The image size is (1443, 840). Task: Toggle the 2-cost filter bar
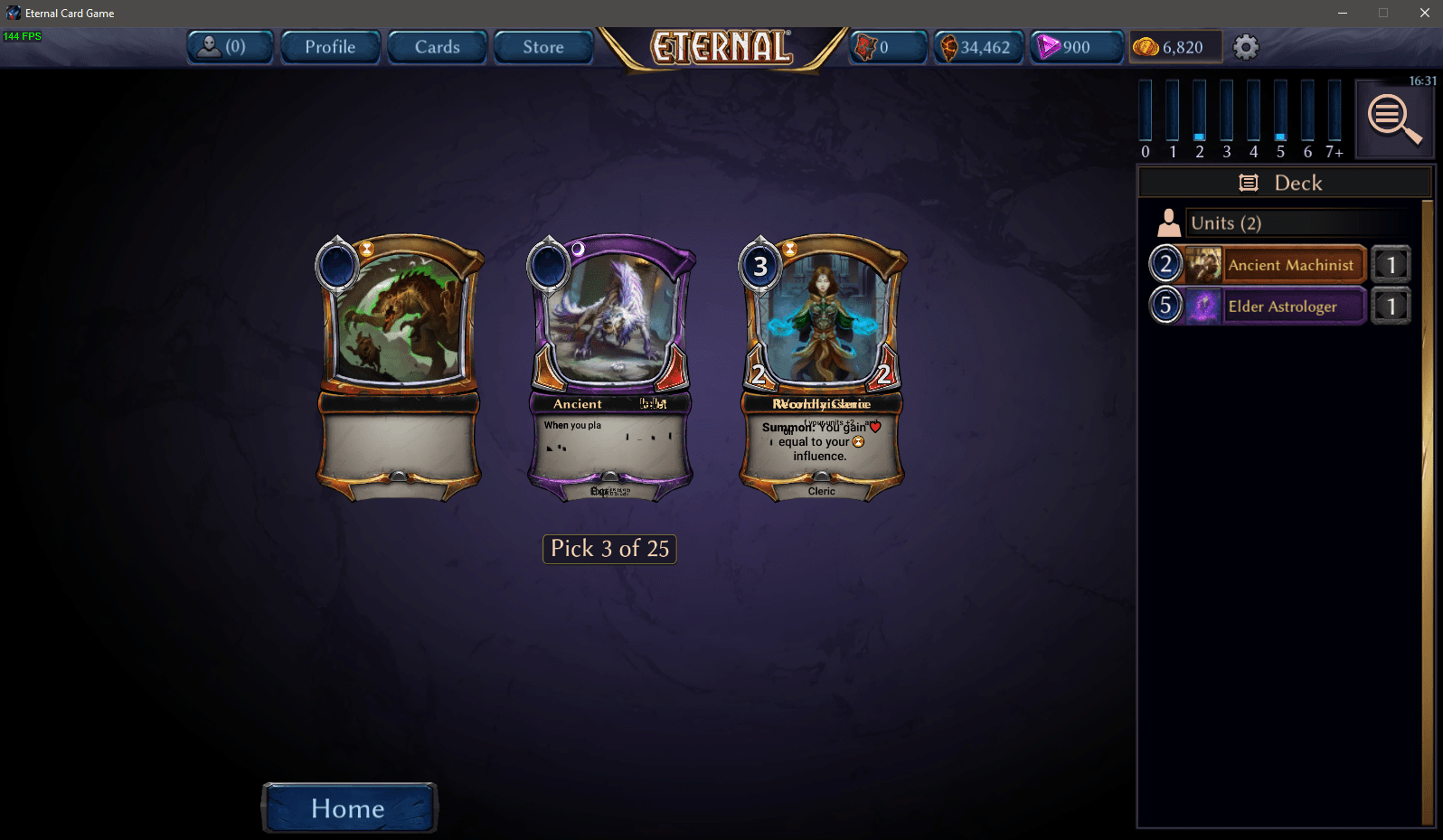click(x=1200, y=113)
